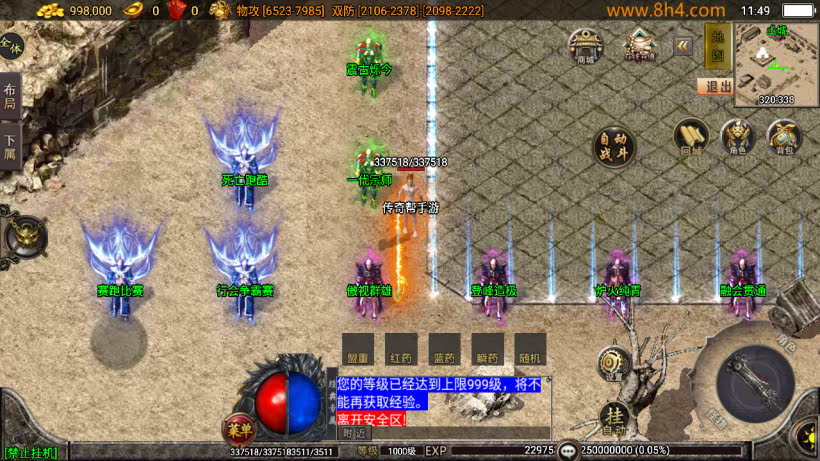Open the 下属 subordinates tab

(x=9, y=146)
